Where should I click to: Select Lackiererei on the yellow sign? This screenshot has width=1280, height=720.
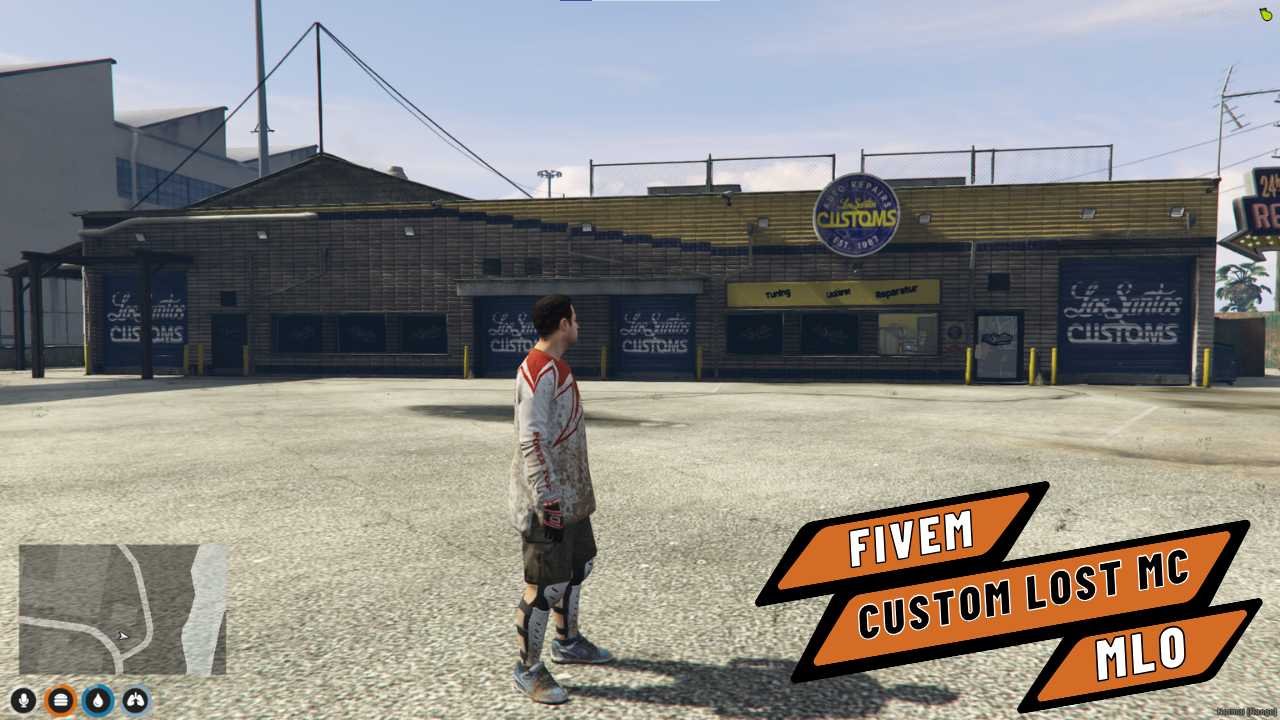(x=838, y=291)
